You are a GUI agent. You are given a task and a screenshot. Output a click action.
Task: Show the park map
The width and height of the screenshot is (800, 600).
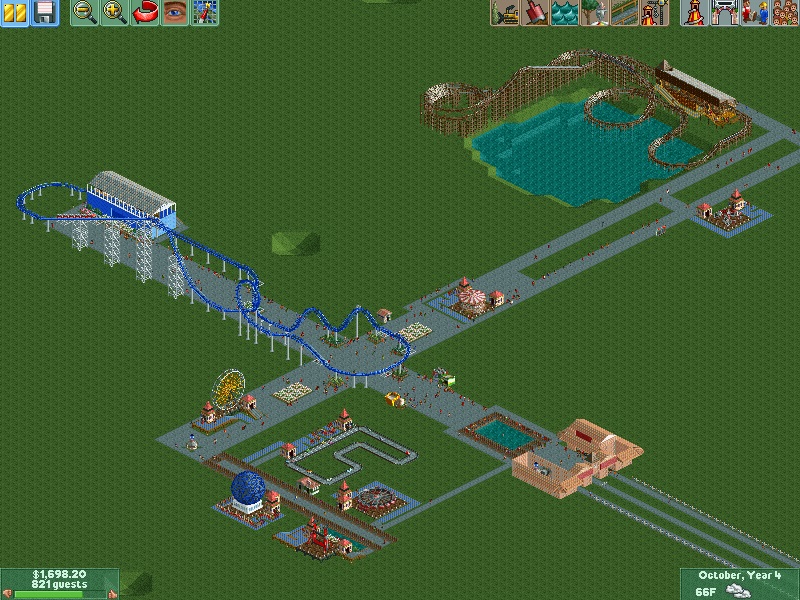205,12
